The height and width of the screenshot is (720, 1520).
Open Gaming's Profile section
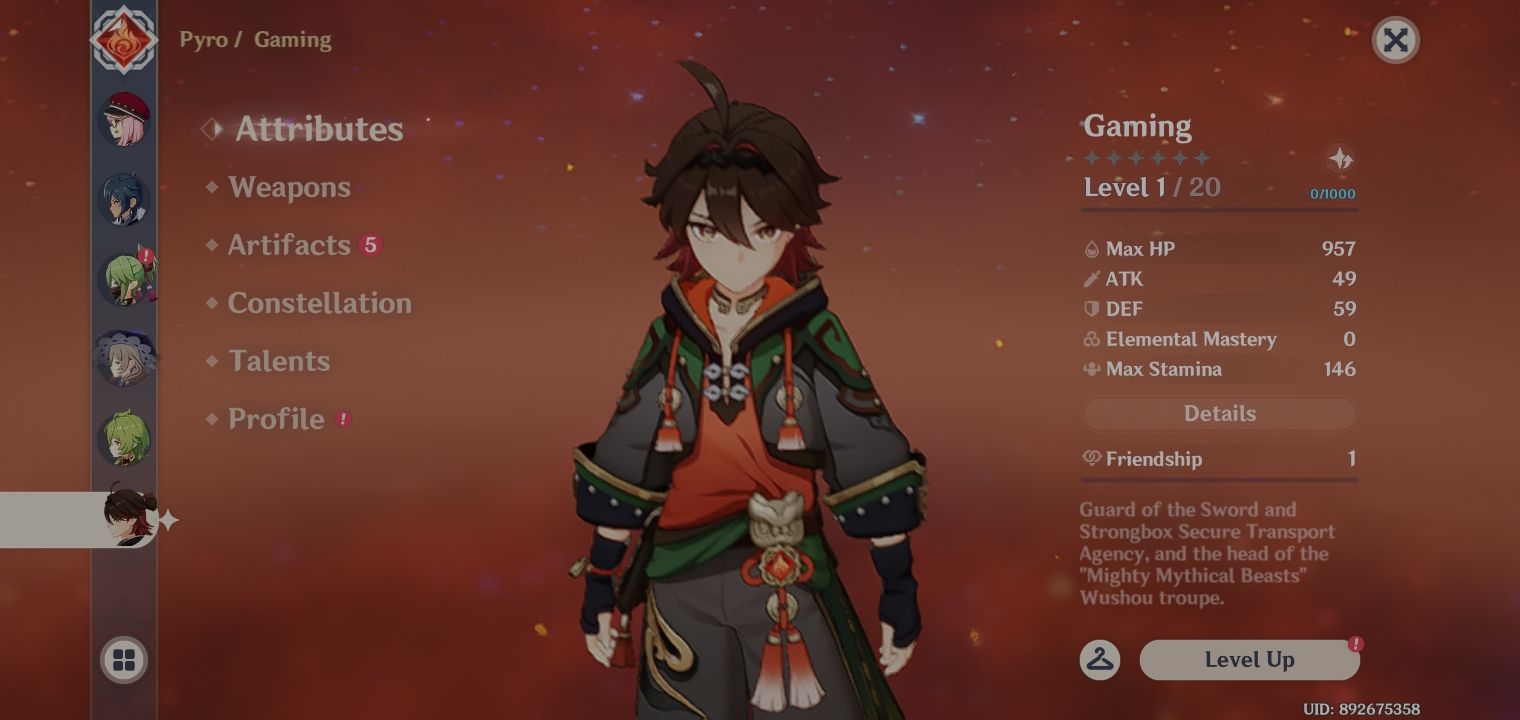coord(276,419)
